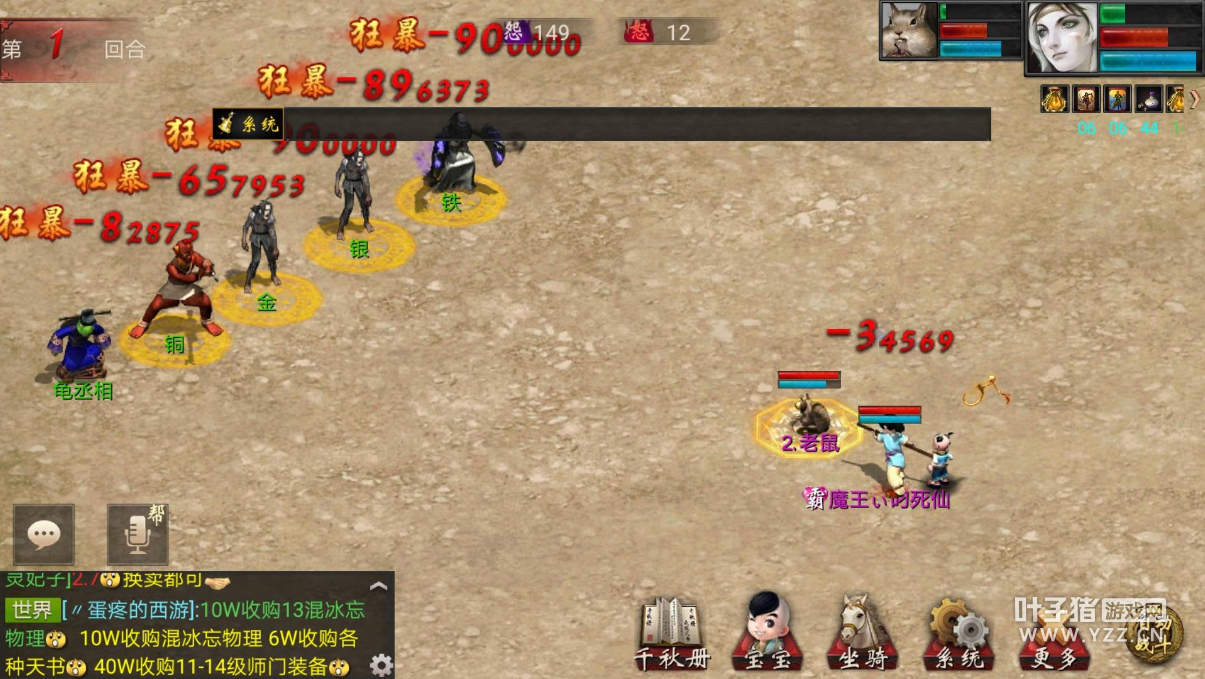Open the chat speech bubble button
Viewport: 1205px width, 679px height.
point(43,535)
